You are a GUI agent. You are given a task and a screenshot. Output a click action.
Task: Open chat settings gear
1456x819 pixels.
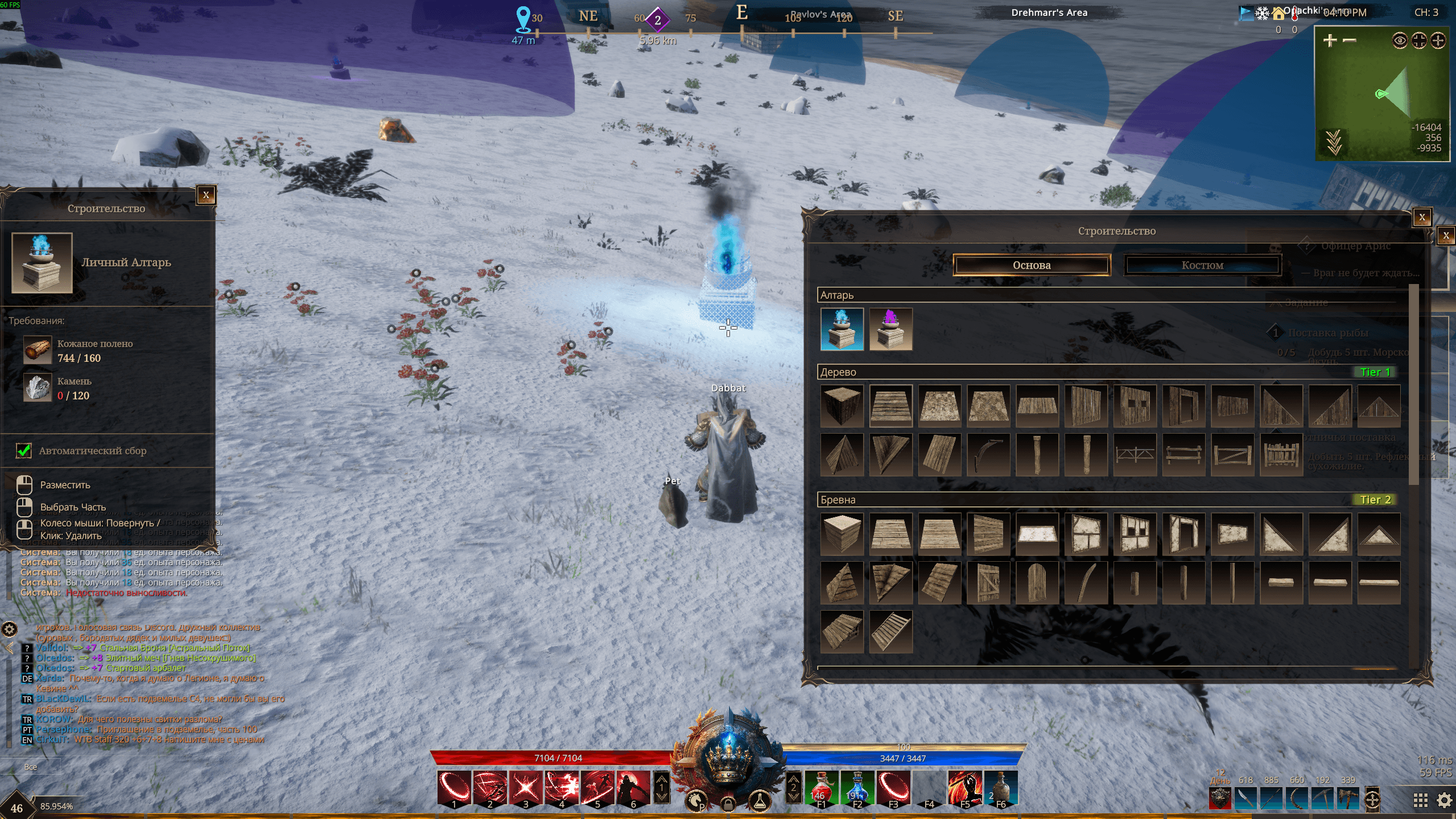tap(10, 629)
